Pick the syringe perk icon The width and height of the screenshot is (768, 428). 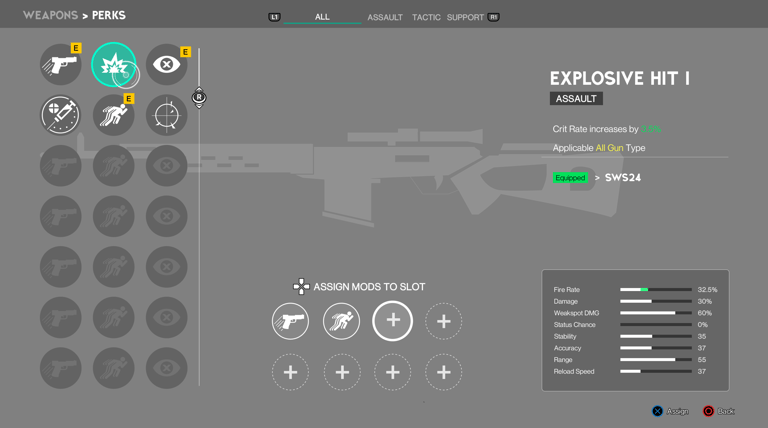61,115
